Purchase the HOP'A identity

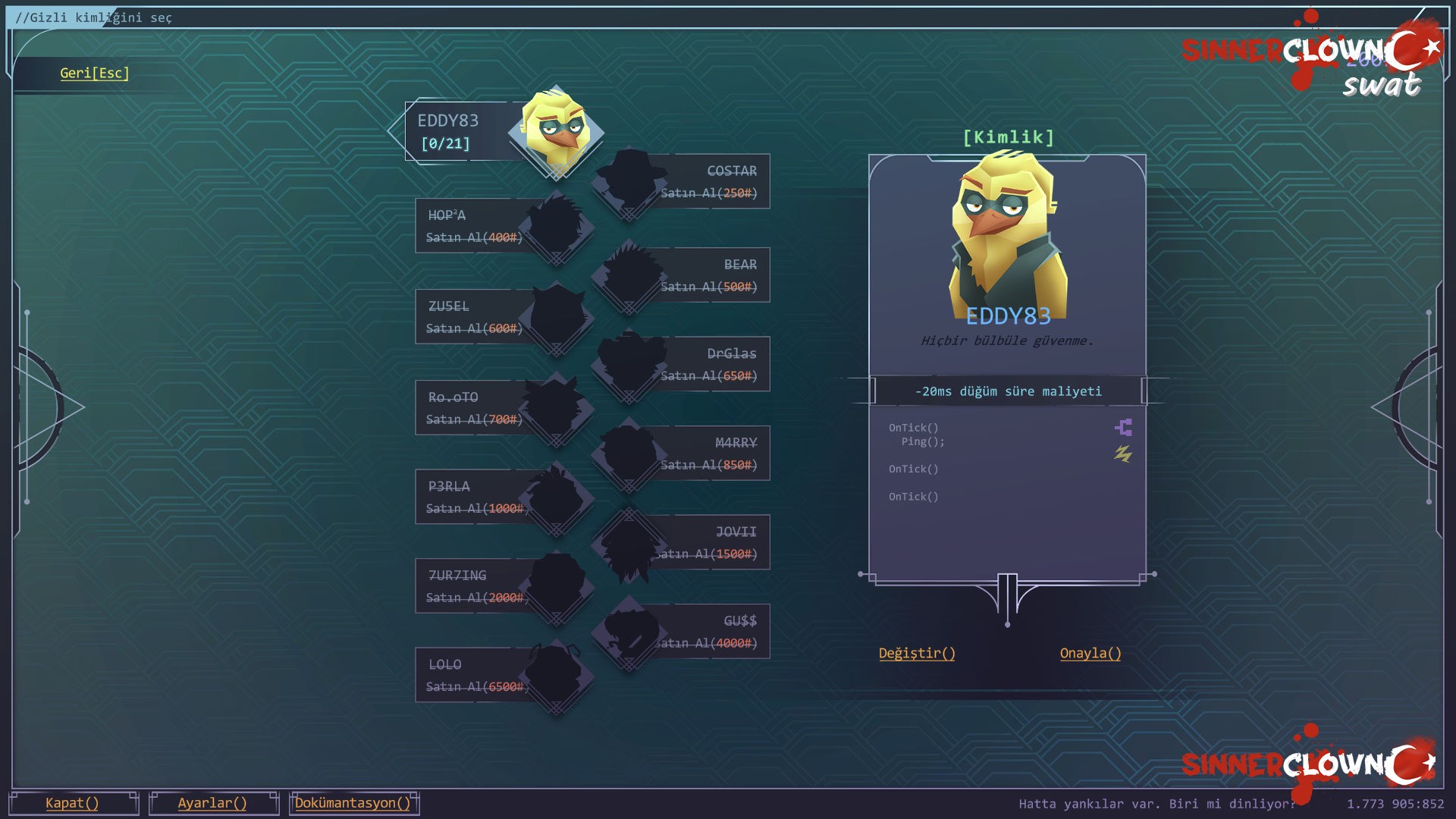coord(475,226)
